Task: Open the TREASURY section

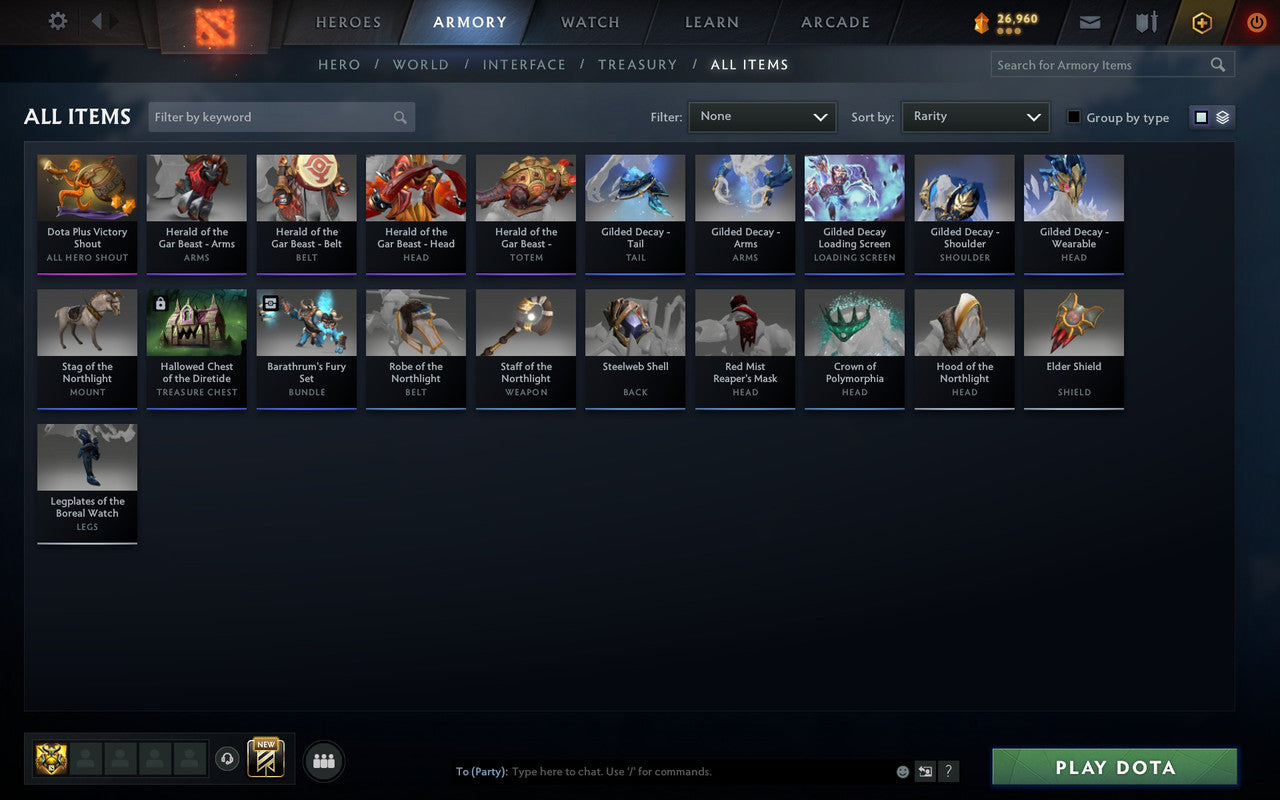Action: click(637, 64)
